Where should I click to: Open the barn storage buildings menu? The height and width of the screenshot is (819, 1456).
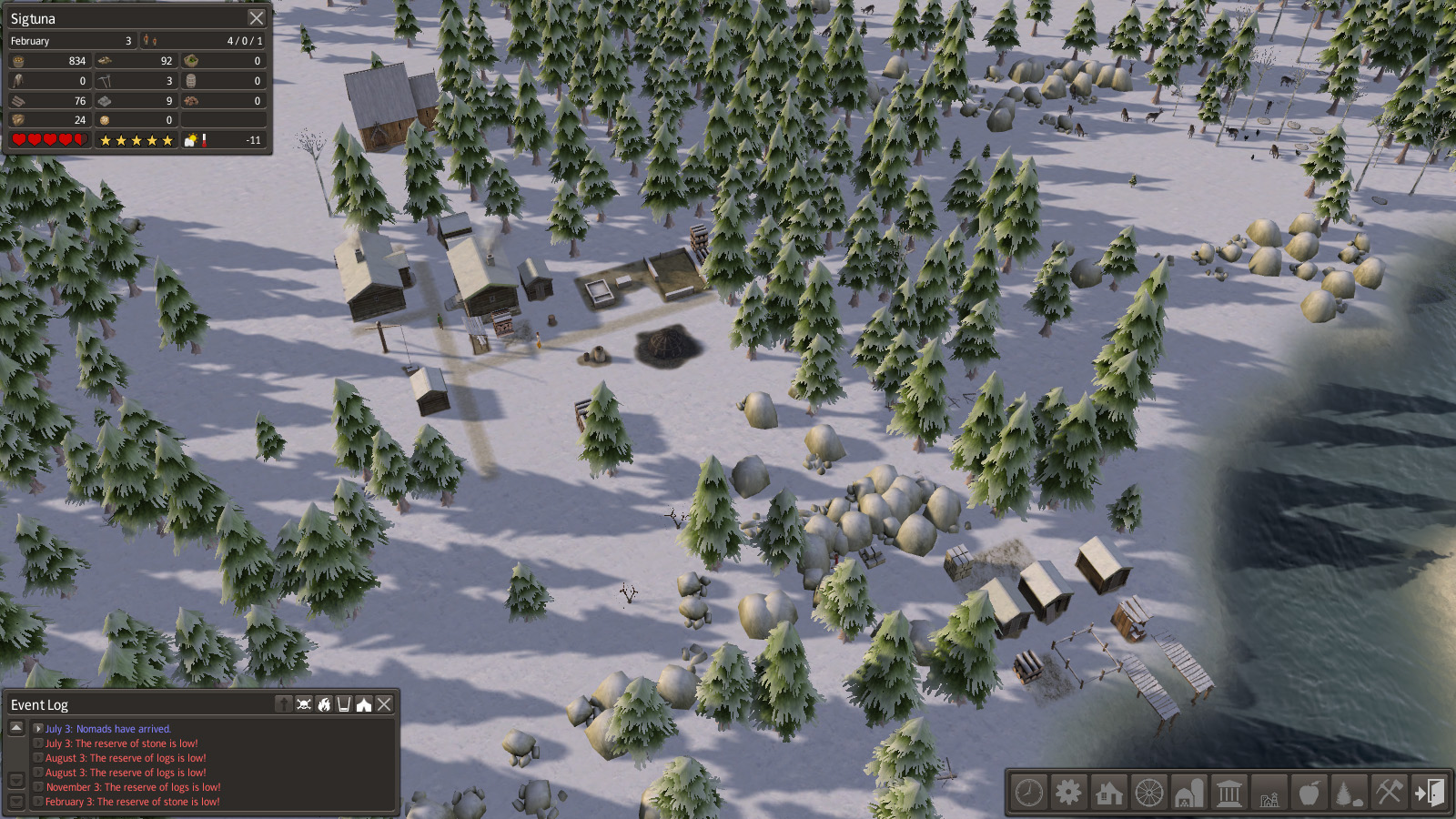click(1189, 793)
